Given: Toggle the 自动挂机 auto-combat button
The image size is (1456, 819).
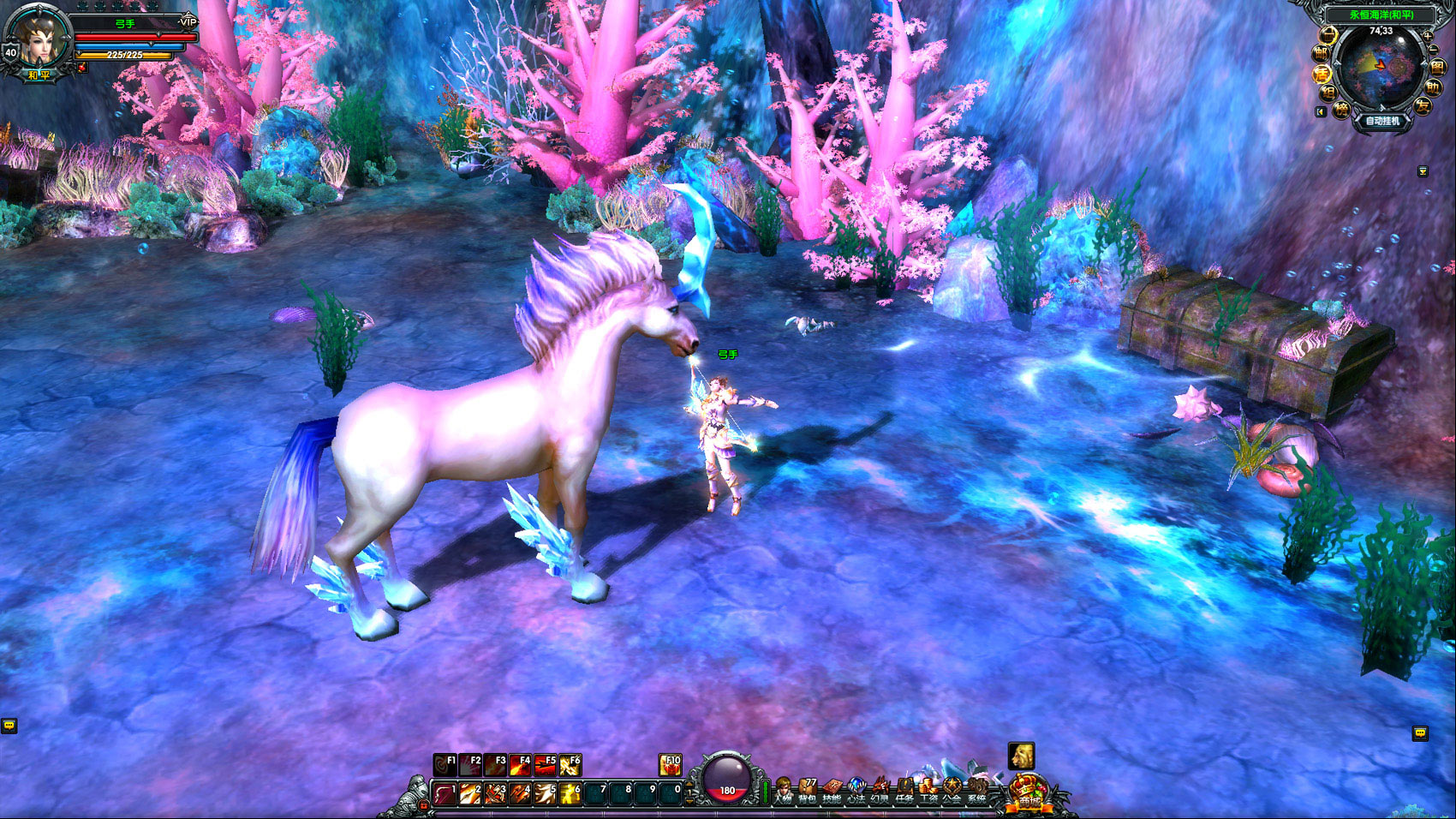Looking at the screenshot, I should tap(1381, 121).
